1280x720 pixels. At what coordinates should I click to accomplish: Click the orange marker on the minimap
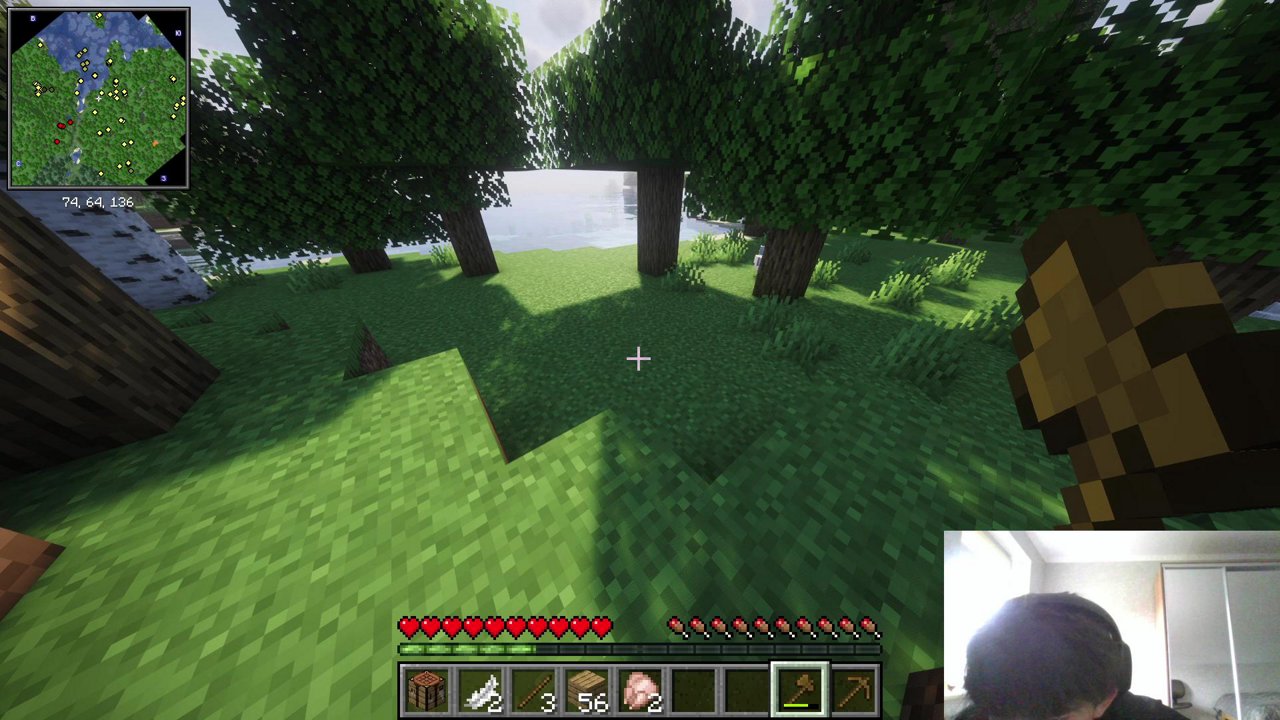point(154,143)
